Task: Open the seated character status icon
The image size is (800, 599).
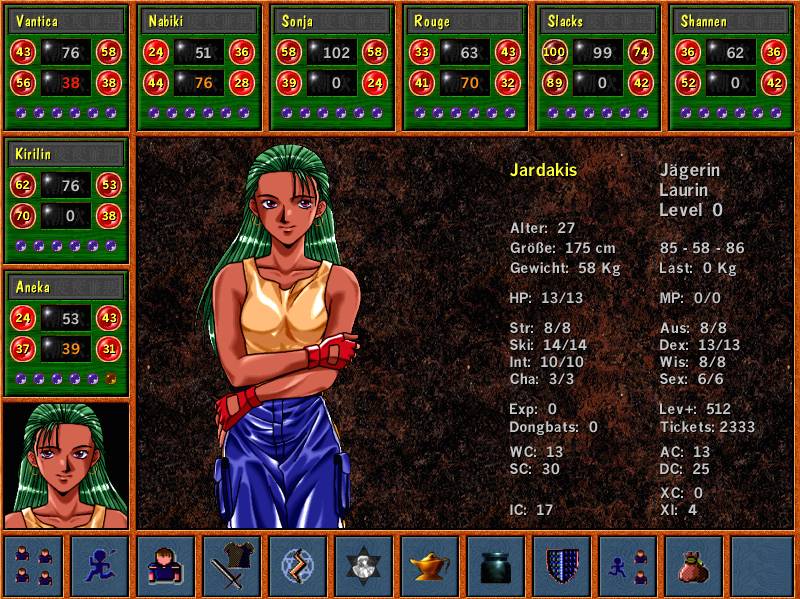Action: (x=166, y=565)
